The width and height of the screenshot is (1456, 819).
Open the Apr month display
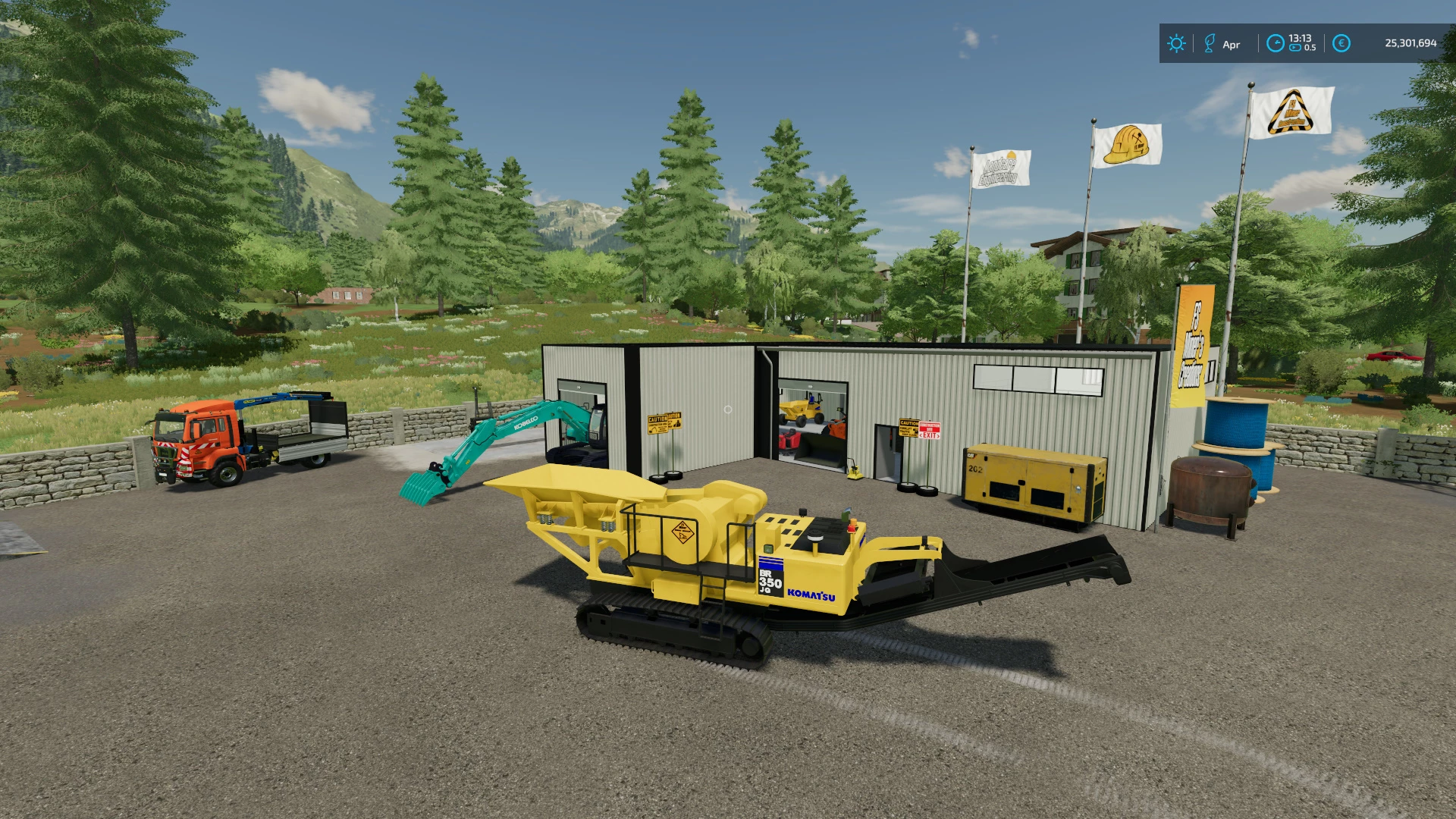click(x=1232, y=44)
